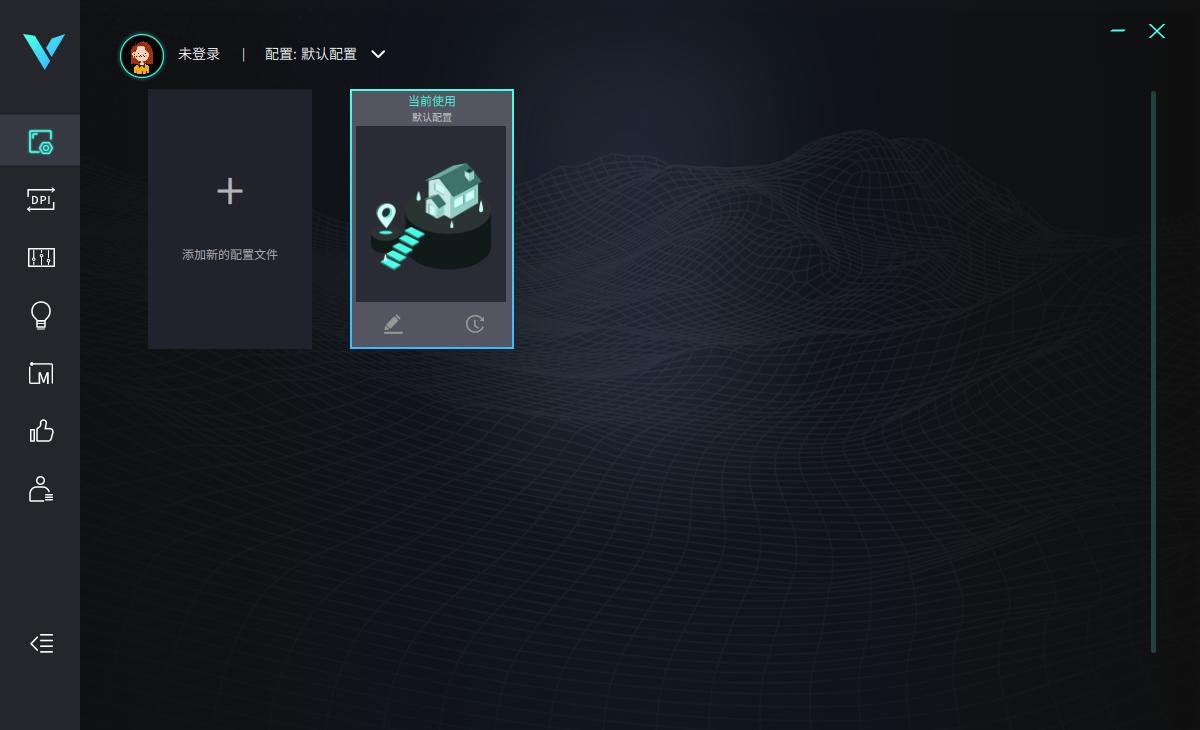1200x730 pixels.
Task: Collapse the sidebar menu
Action: pyautogui.click(x=41, y=644)
